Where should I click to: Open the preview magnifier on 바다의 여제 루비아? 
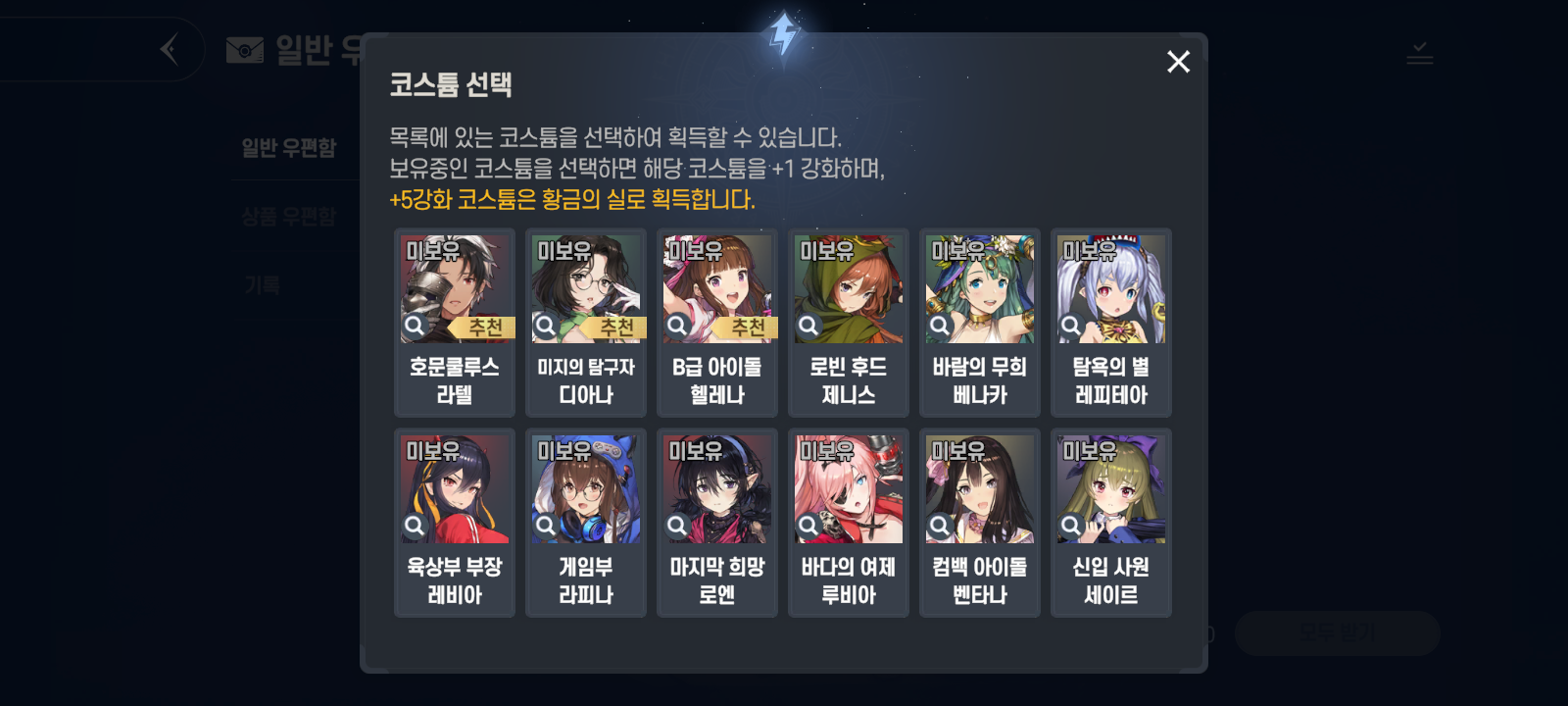coord(809,525)
